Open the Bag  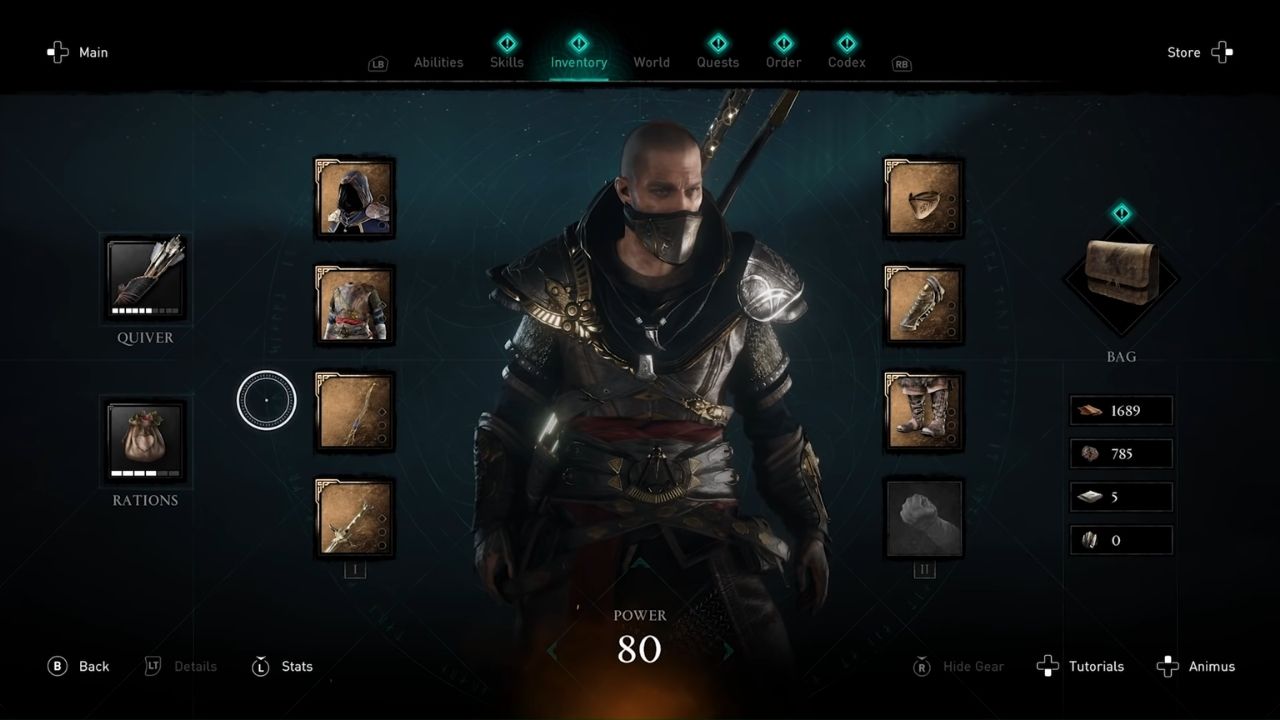pos(1120,270)
